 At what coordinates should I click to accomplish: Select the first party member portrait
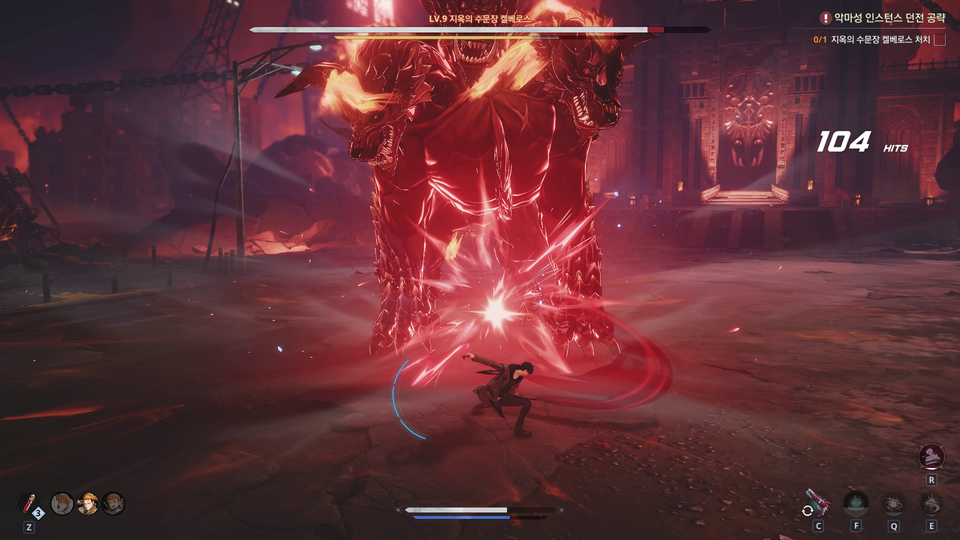coord(62,503)
